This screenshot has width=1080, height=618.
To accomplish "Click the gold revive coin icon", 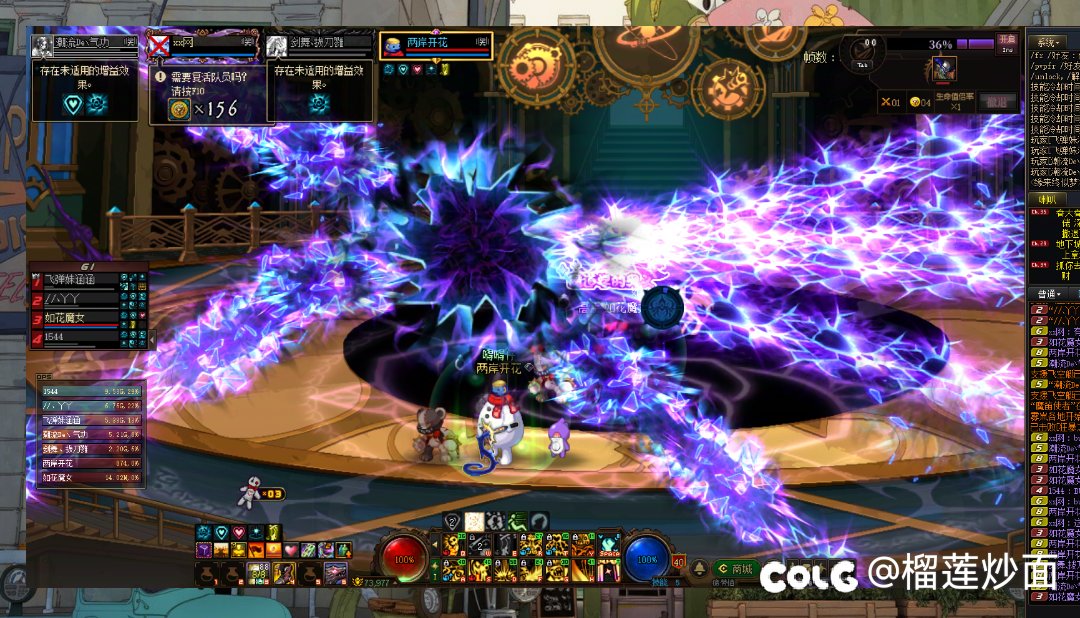I will coord(179,109).
